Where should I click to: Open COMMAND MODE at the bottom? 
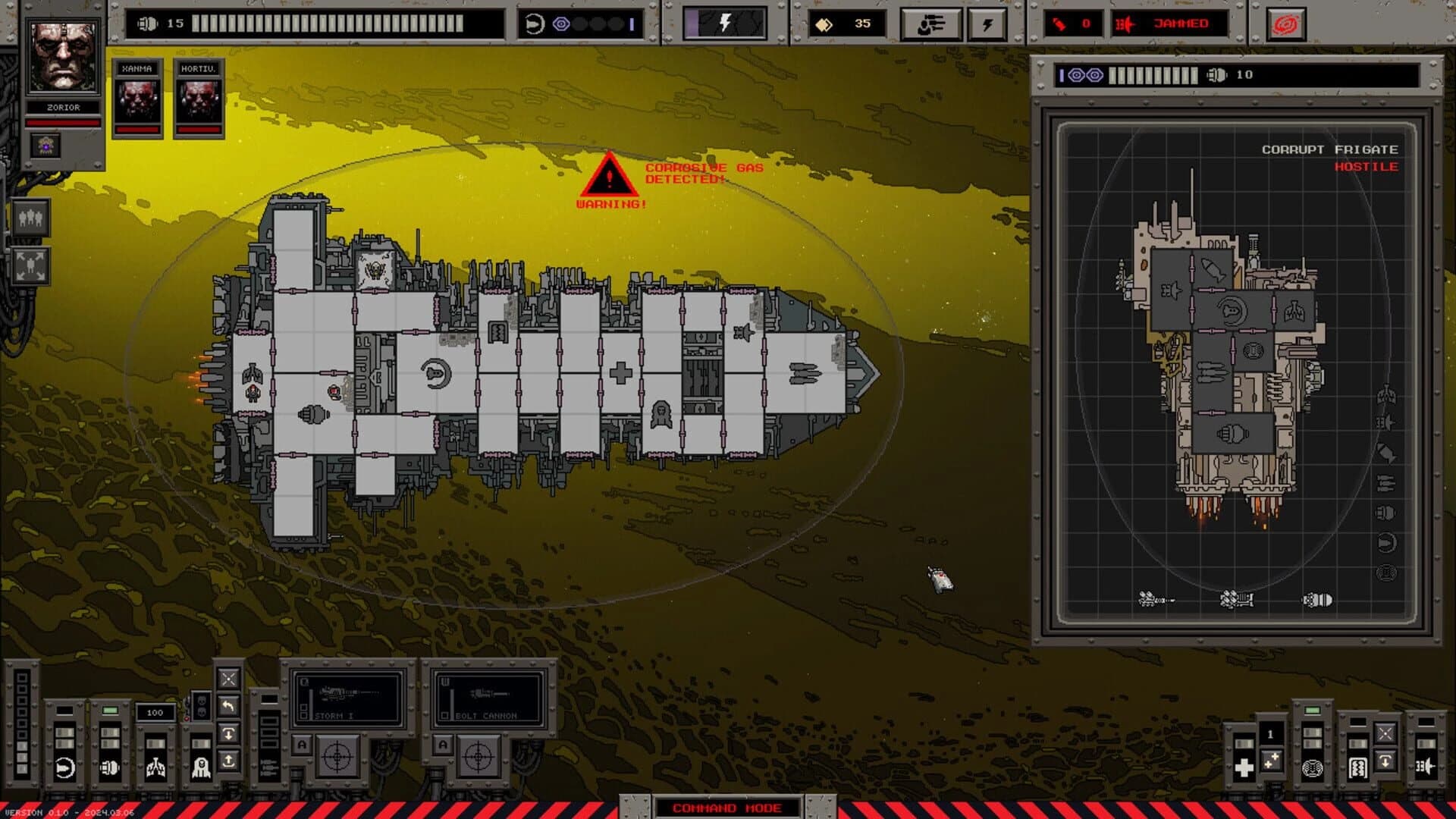pos(726,808)
